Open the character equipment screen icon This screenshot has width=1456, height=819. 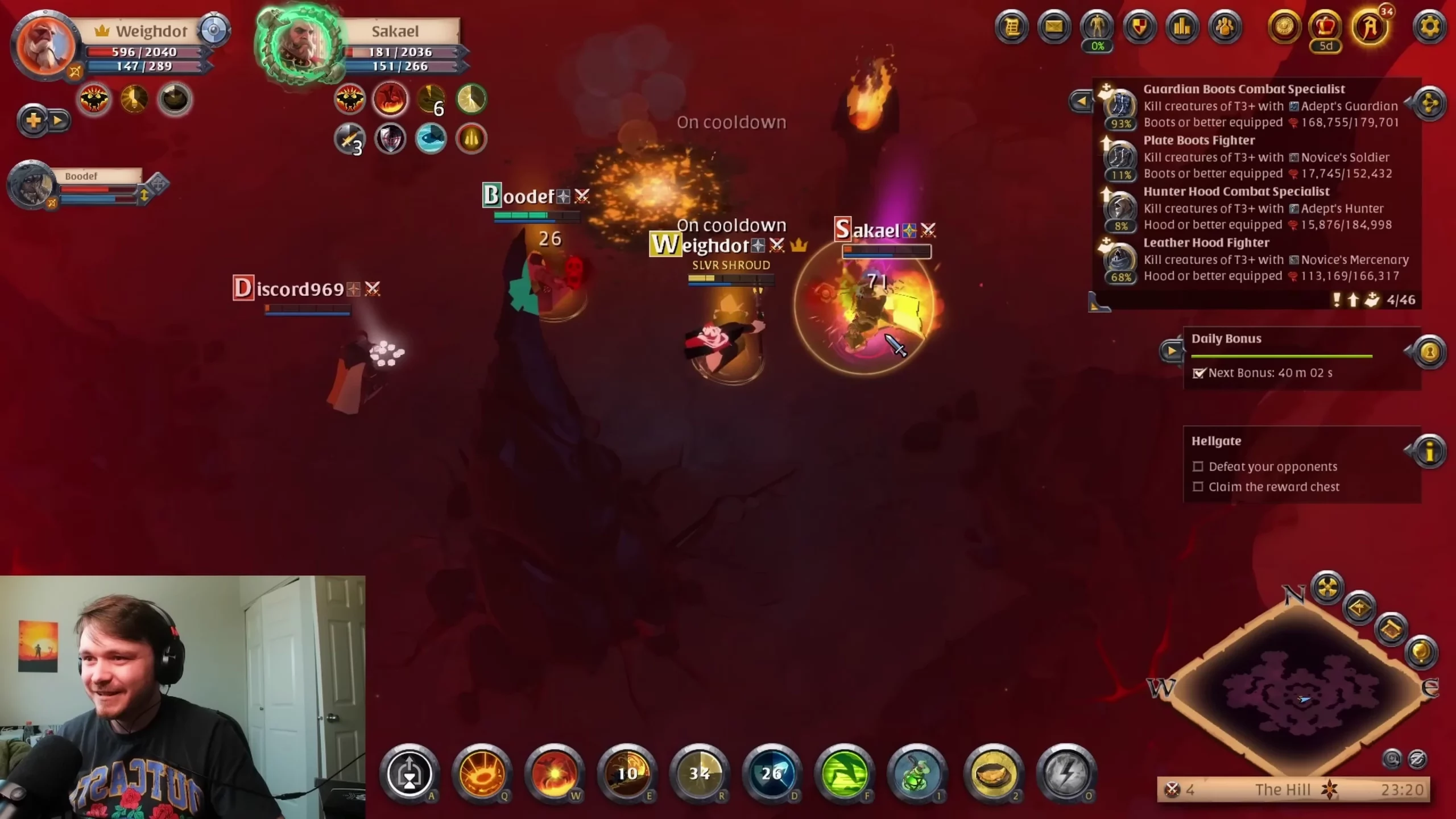point(1097,27)
